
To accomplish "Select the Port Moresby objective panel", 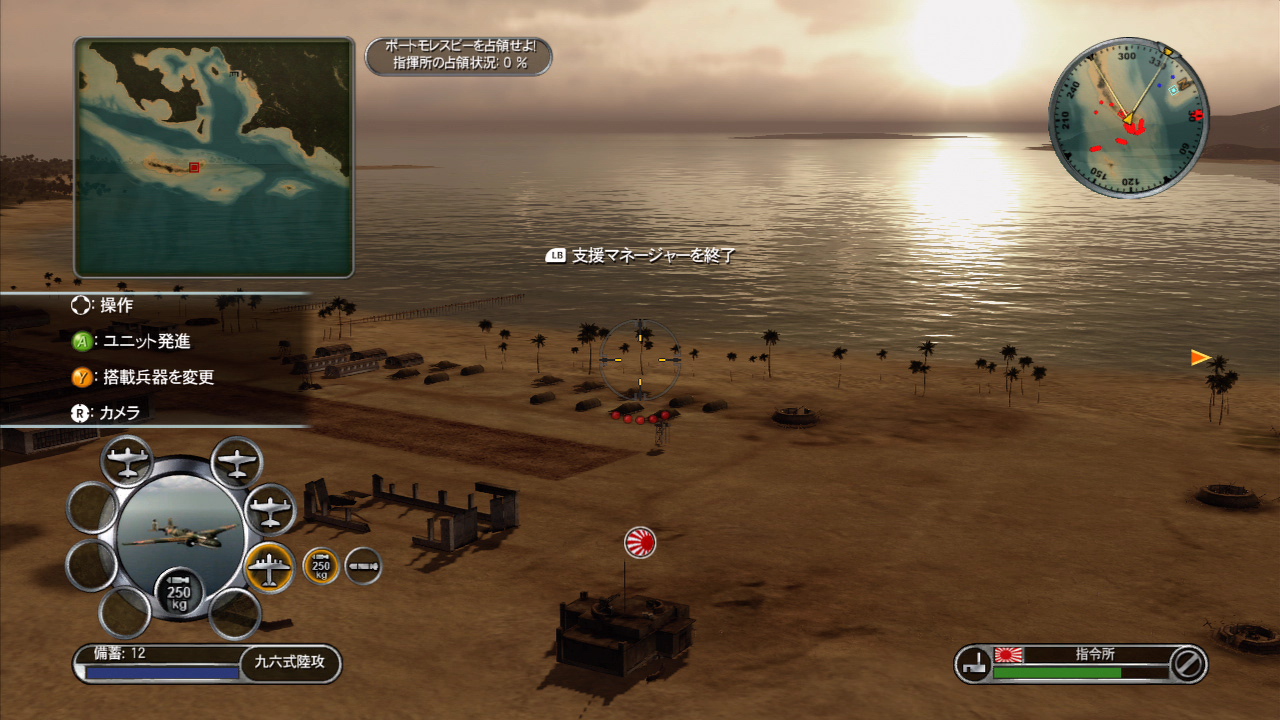I will (x=458, y=56).
